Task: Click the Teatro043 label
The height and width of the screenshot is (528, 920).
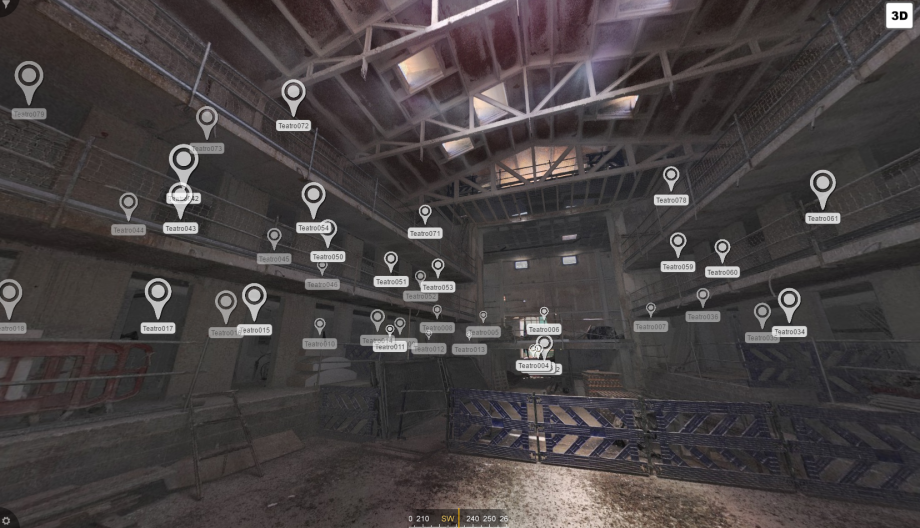Action: coord(181,228)
